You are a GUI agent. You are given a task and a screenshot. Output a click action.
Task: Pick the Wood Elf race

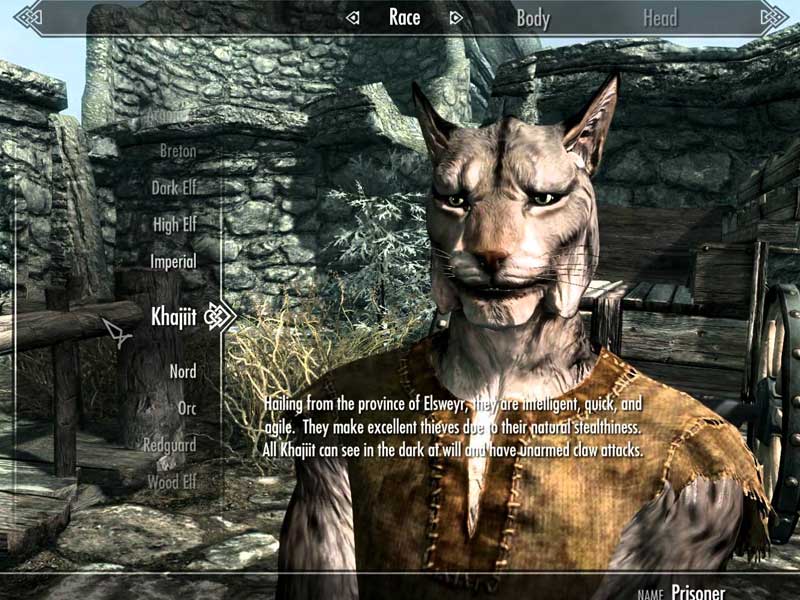171,481
